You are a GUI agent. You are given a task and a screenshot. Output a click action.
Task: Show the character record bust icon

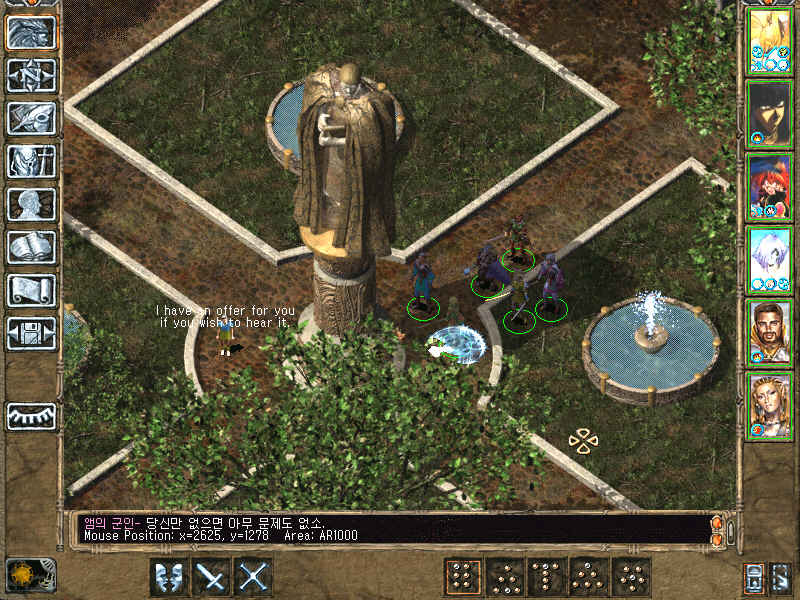(31, 204)
